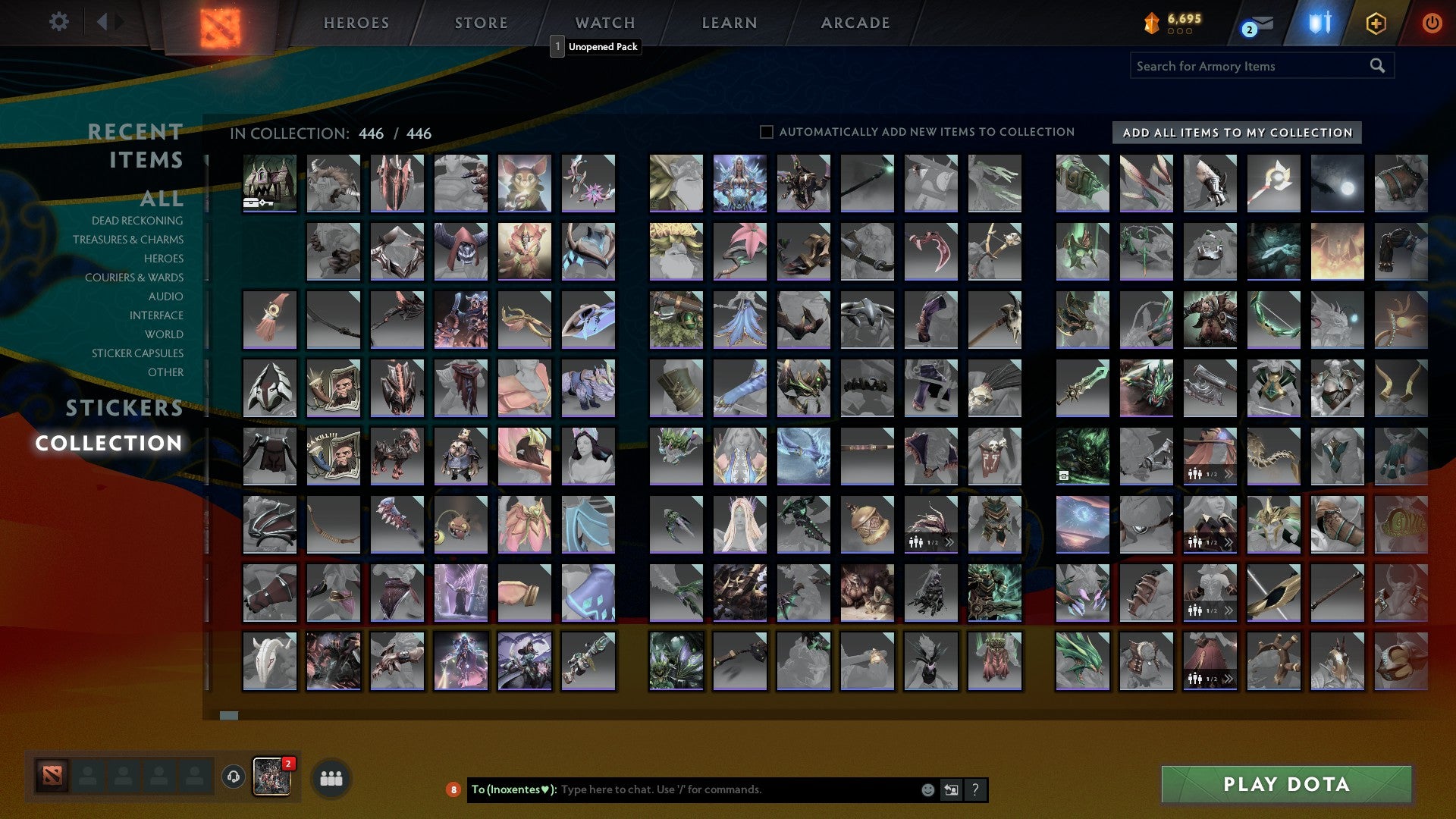
Task: Open the Armory icon in top right
Action: (1319, 23)
